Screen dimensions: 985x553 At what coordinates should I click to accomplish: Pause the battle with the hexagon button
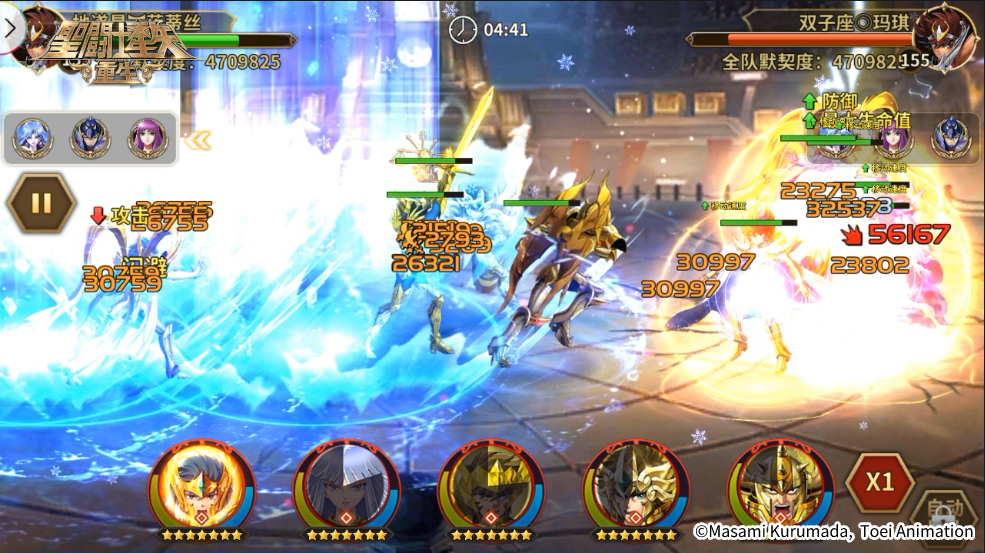pos(41,203)
